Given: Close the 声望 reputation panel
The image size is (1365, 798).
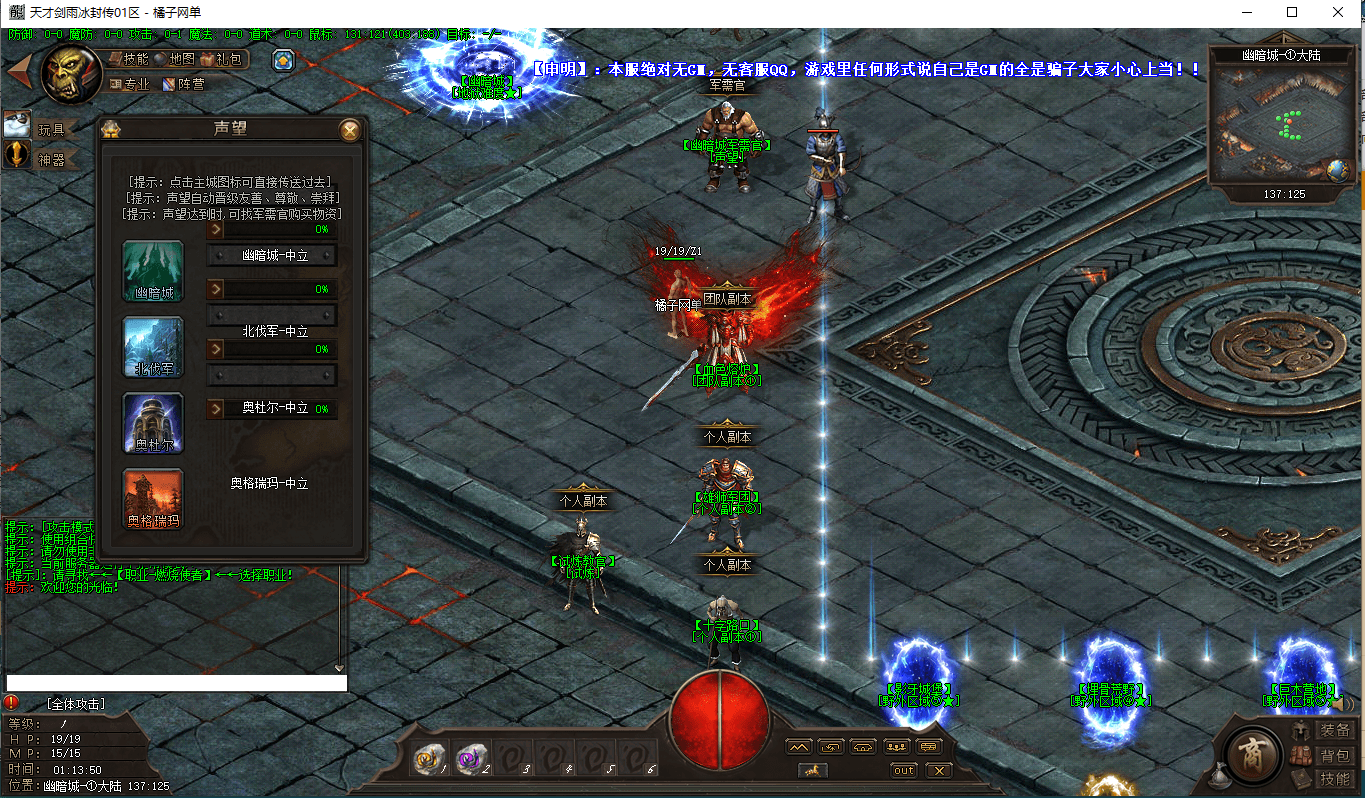Looking at the screenshot, I should coord(349,130).
